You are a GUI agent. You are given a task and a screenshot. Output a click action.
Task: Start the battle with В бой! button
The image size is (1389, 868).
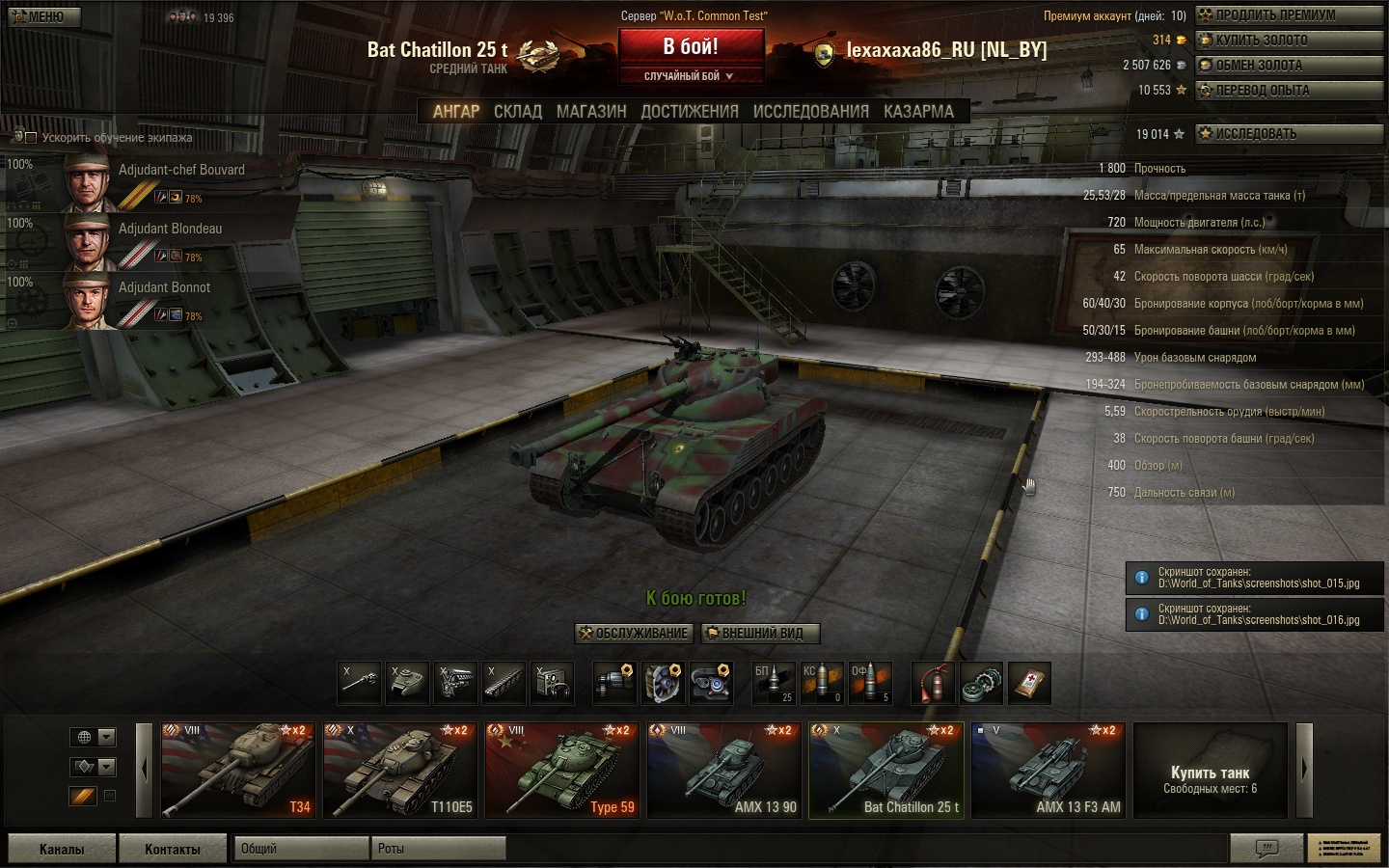click(691, 46)
